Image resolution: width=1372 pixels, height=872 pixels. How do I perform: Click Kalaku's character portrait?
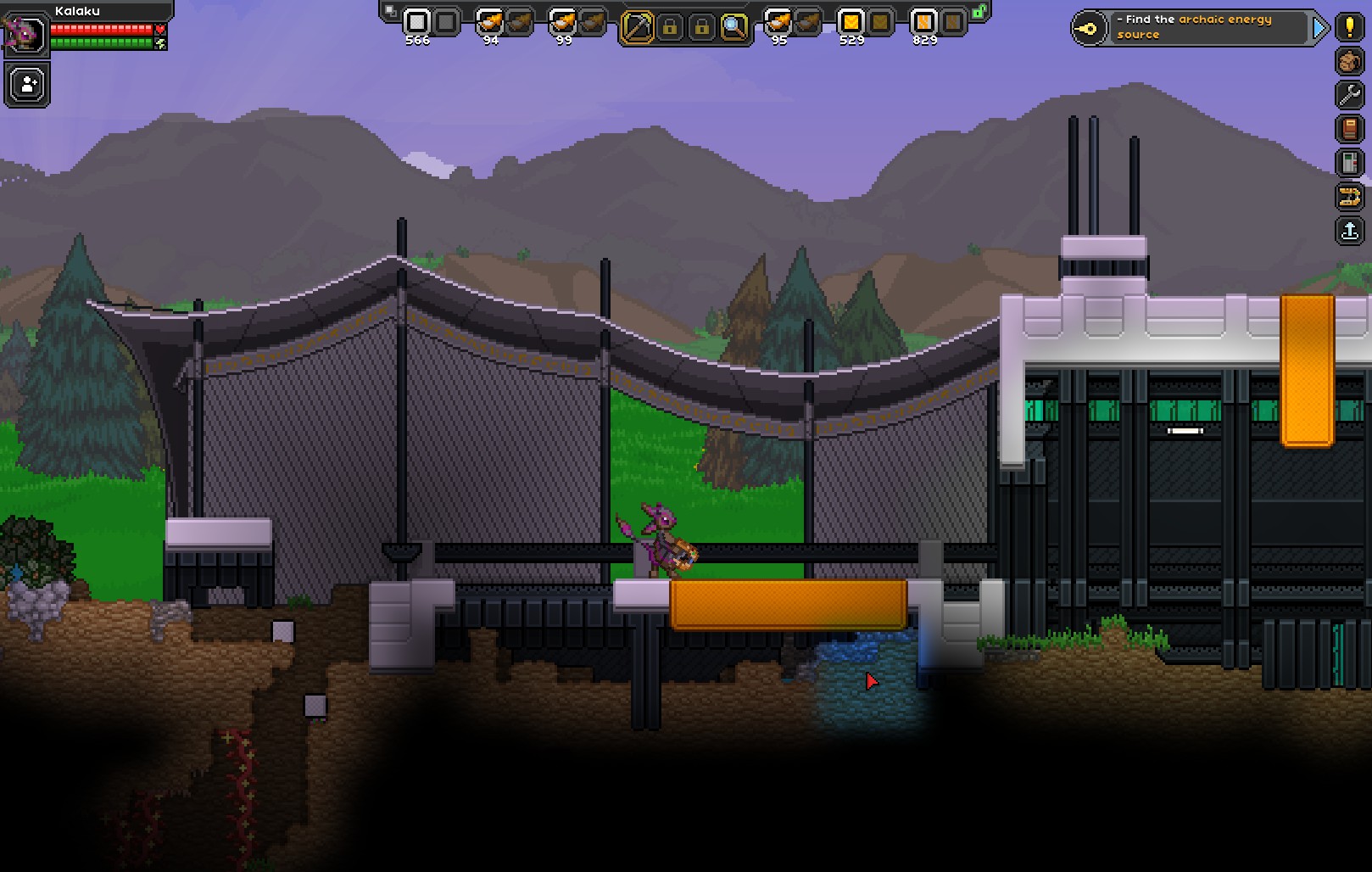pos(25,34)
